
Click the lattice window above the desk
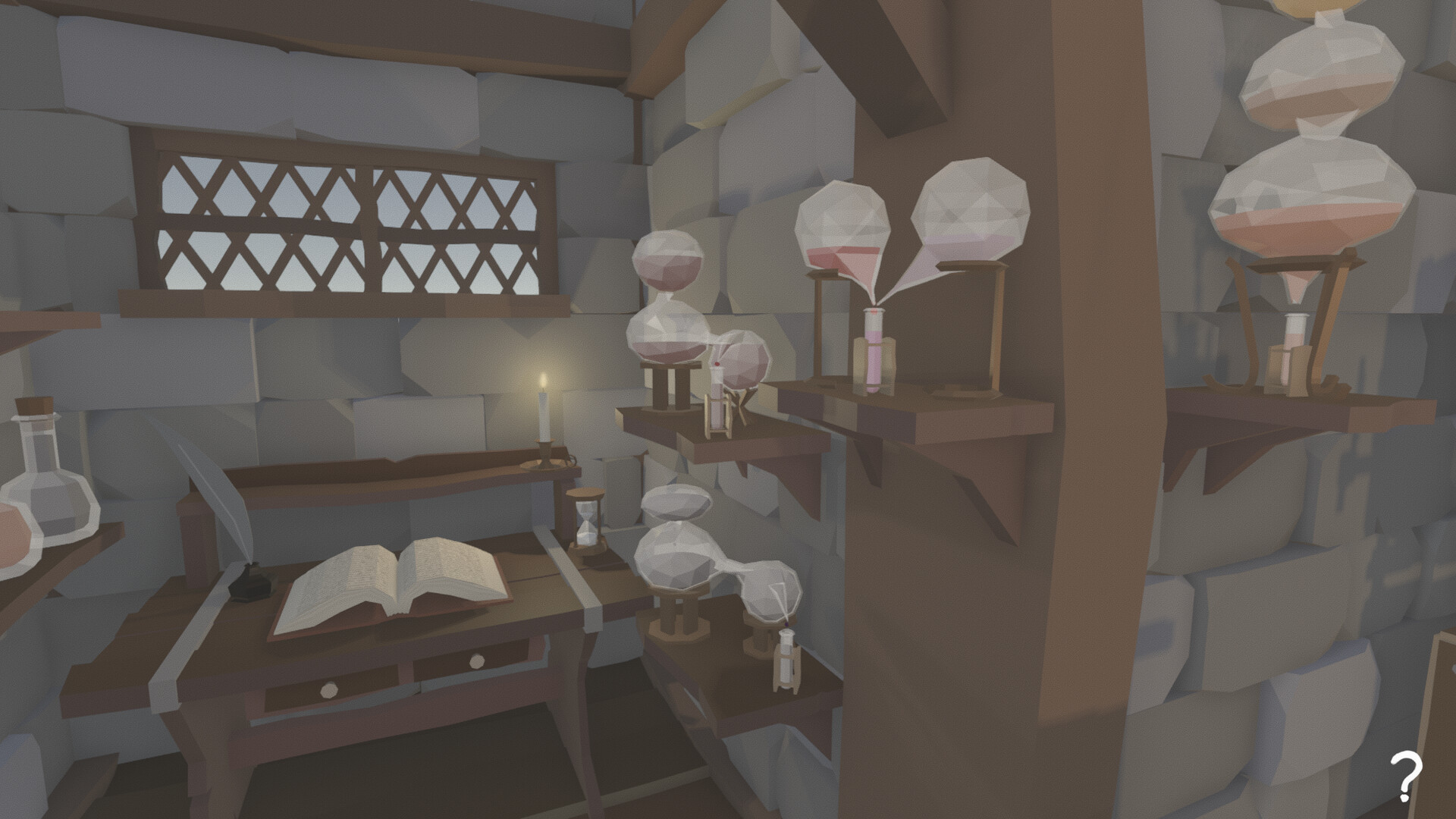tap(341, 220)
